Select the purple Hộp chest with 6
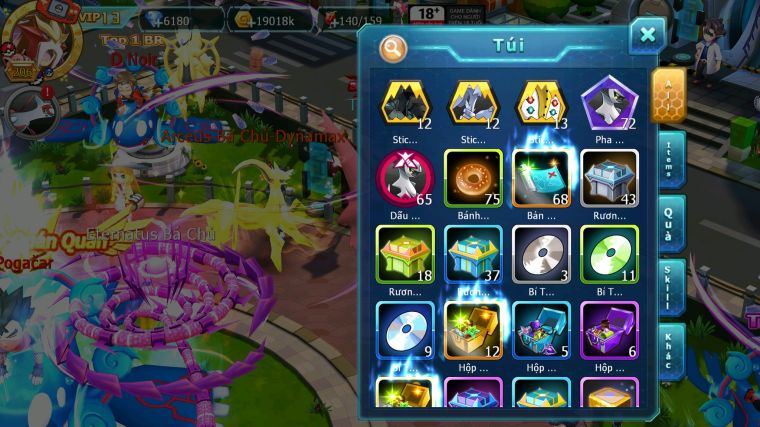 pyautogui.click(x=609, y=330)
